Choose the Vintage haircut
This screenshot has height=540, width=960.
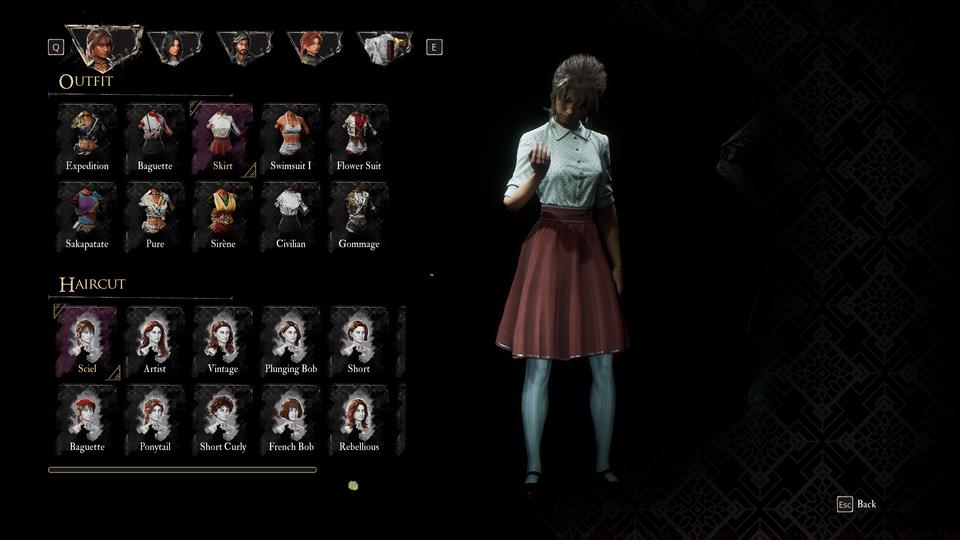tap(223, 341)
